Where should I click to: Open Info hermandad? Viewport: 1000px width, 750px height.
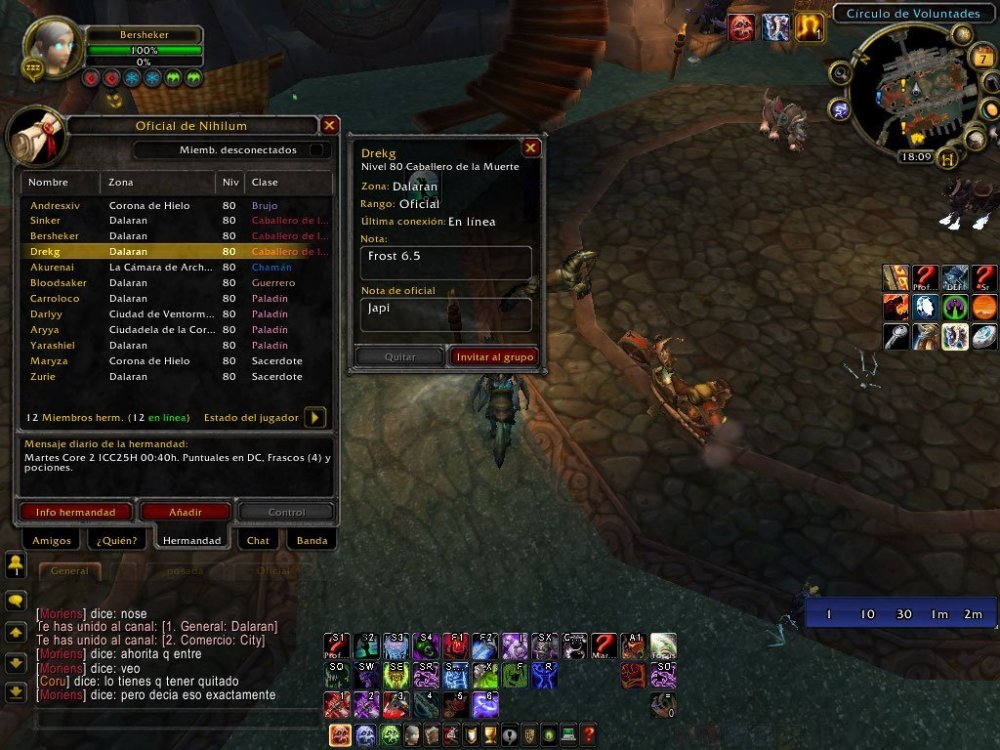(75, 512)
